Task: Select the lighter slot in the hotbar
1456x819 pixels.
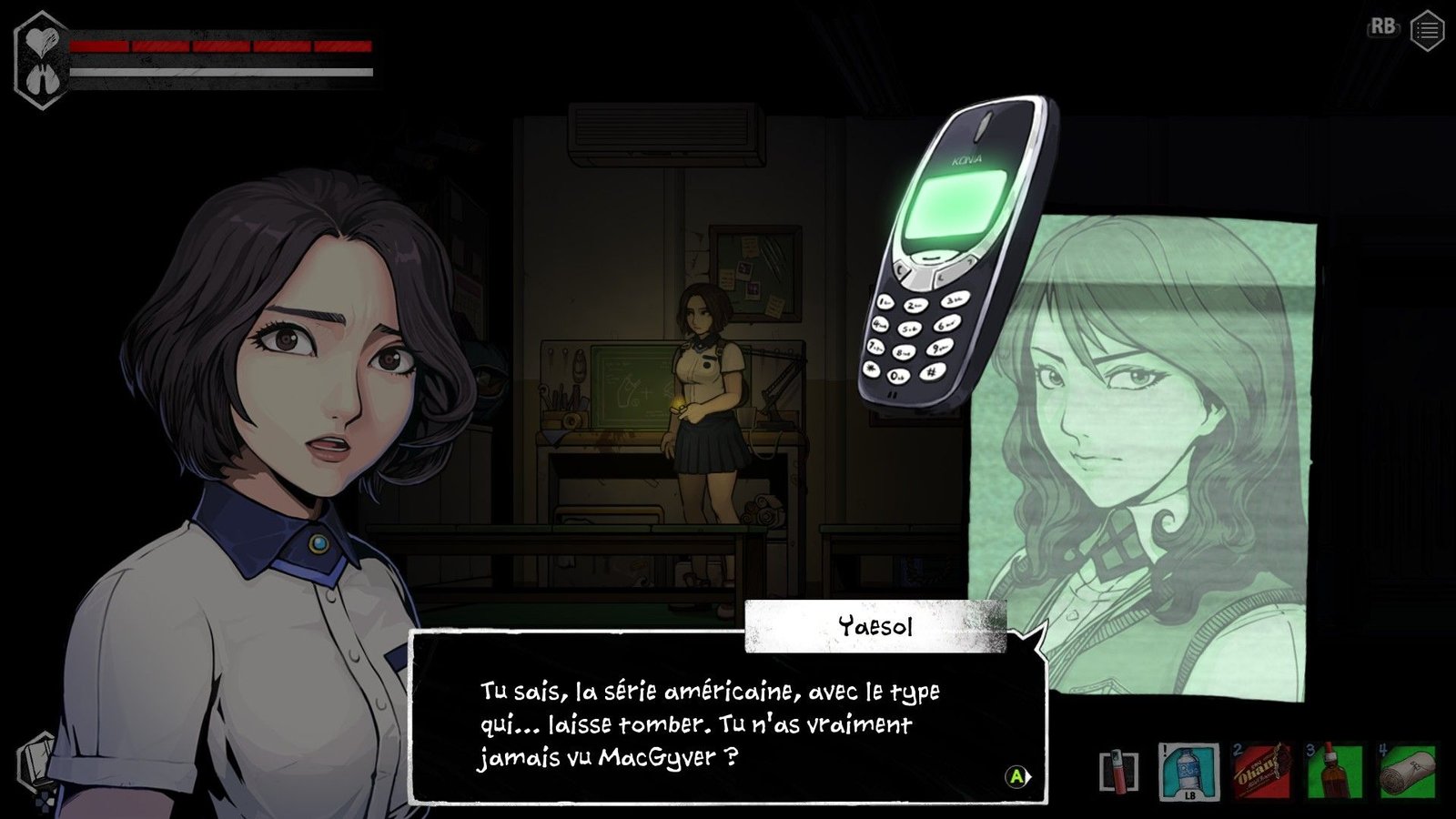Action: coord(1118,772)
